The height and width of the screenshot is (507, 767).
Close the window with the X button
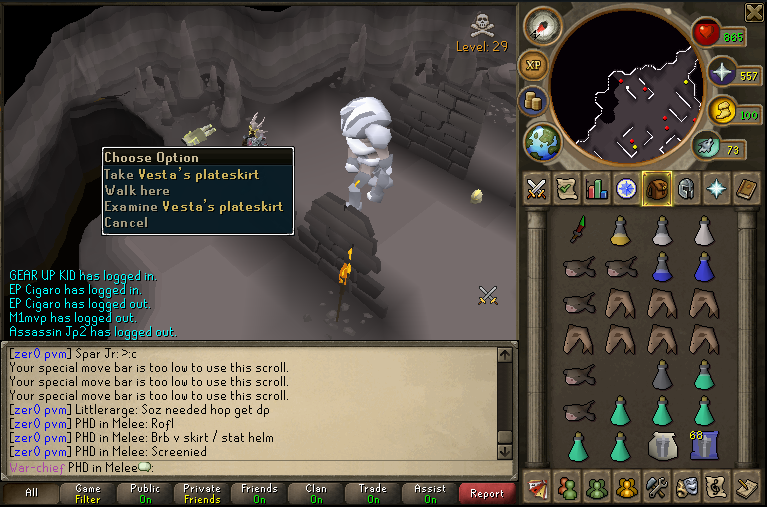pos(754,11)
